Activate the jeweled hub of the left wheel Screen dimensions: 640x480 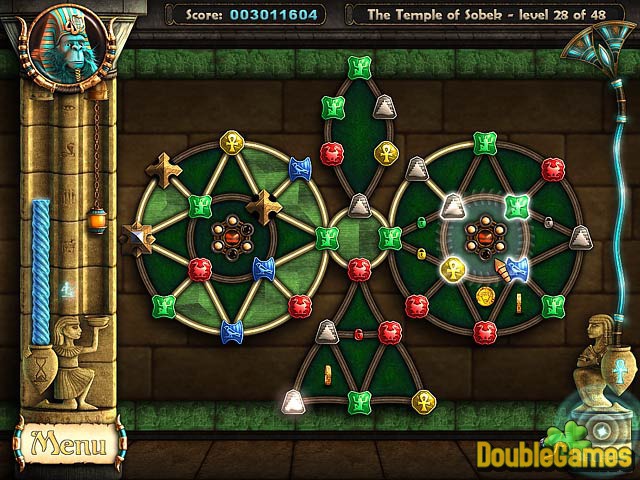pos(231,237)
